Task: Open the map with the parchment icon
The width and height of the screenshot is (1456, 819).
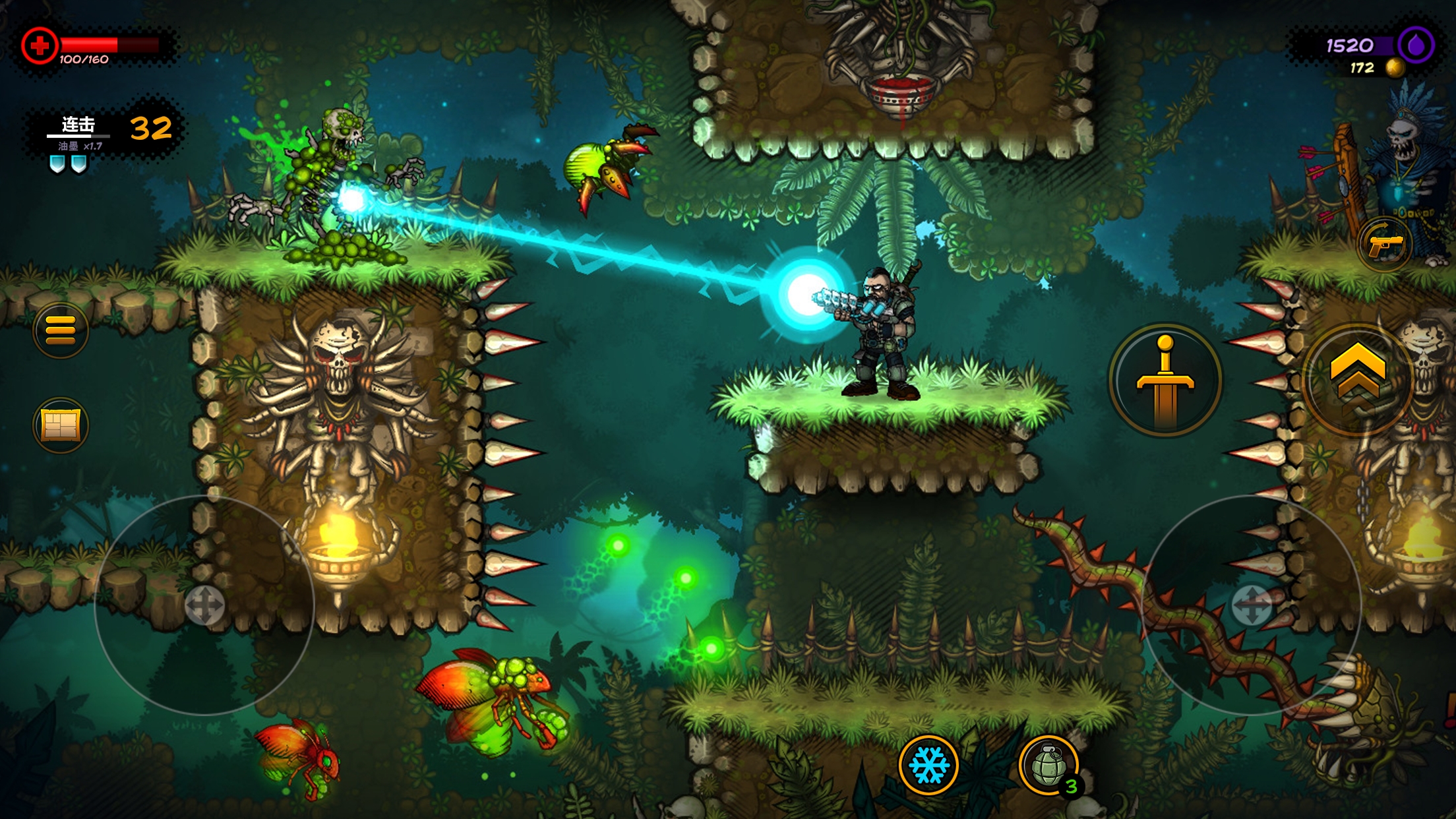Action: click(x=60, y=425)
